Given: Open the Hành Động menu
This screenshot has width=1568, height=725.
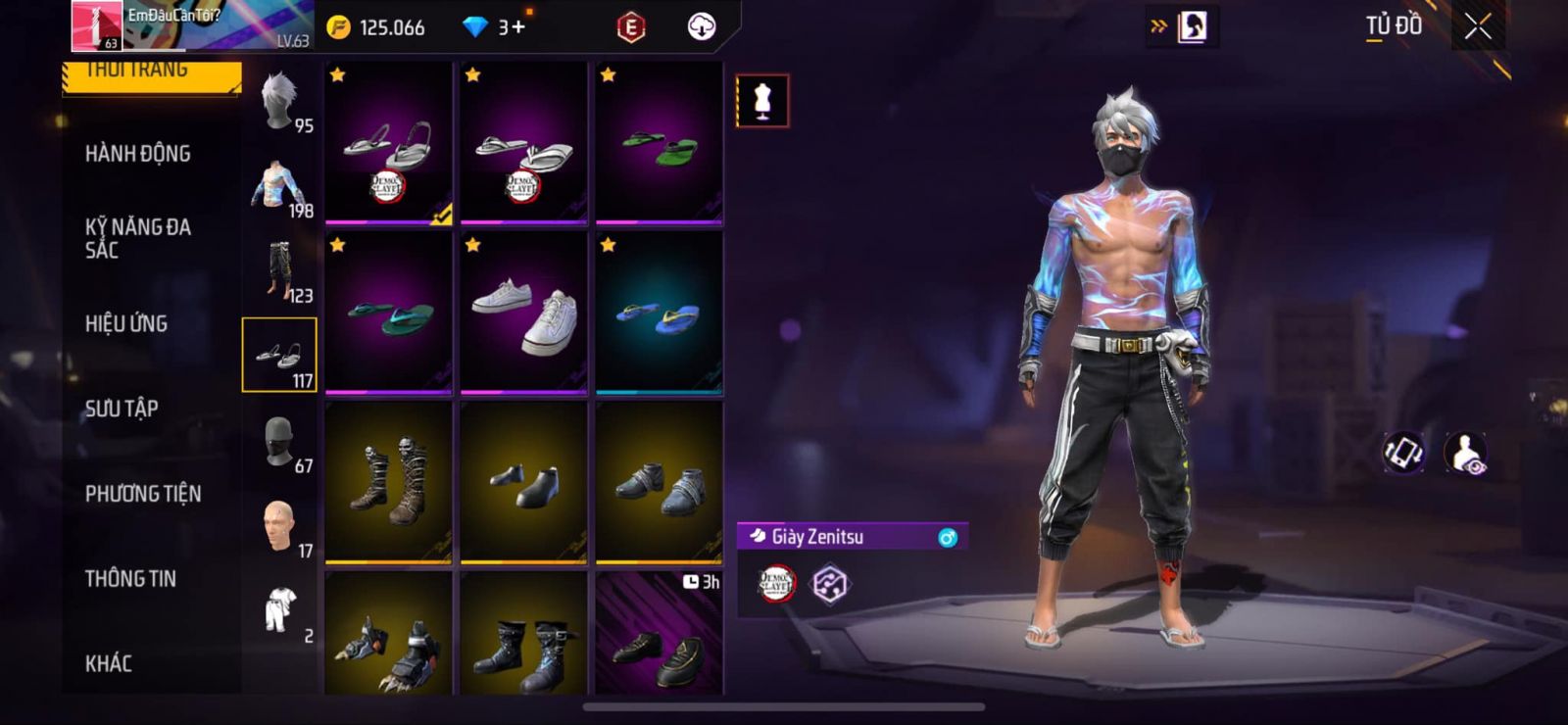Looking at the screenshot, I should coord(137,154).
